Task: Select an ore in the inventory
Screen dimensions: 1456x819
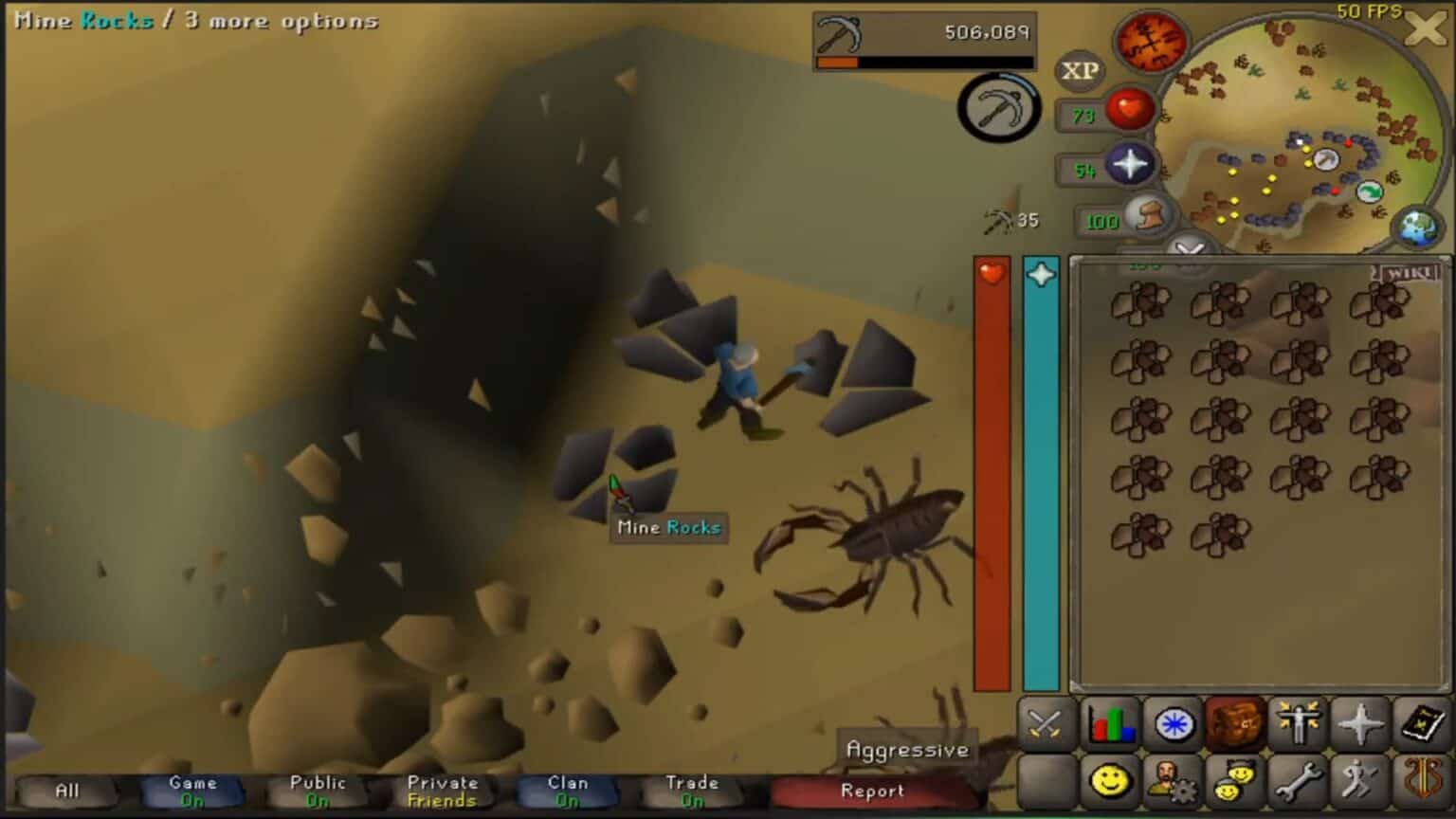Action: 1141,301
